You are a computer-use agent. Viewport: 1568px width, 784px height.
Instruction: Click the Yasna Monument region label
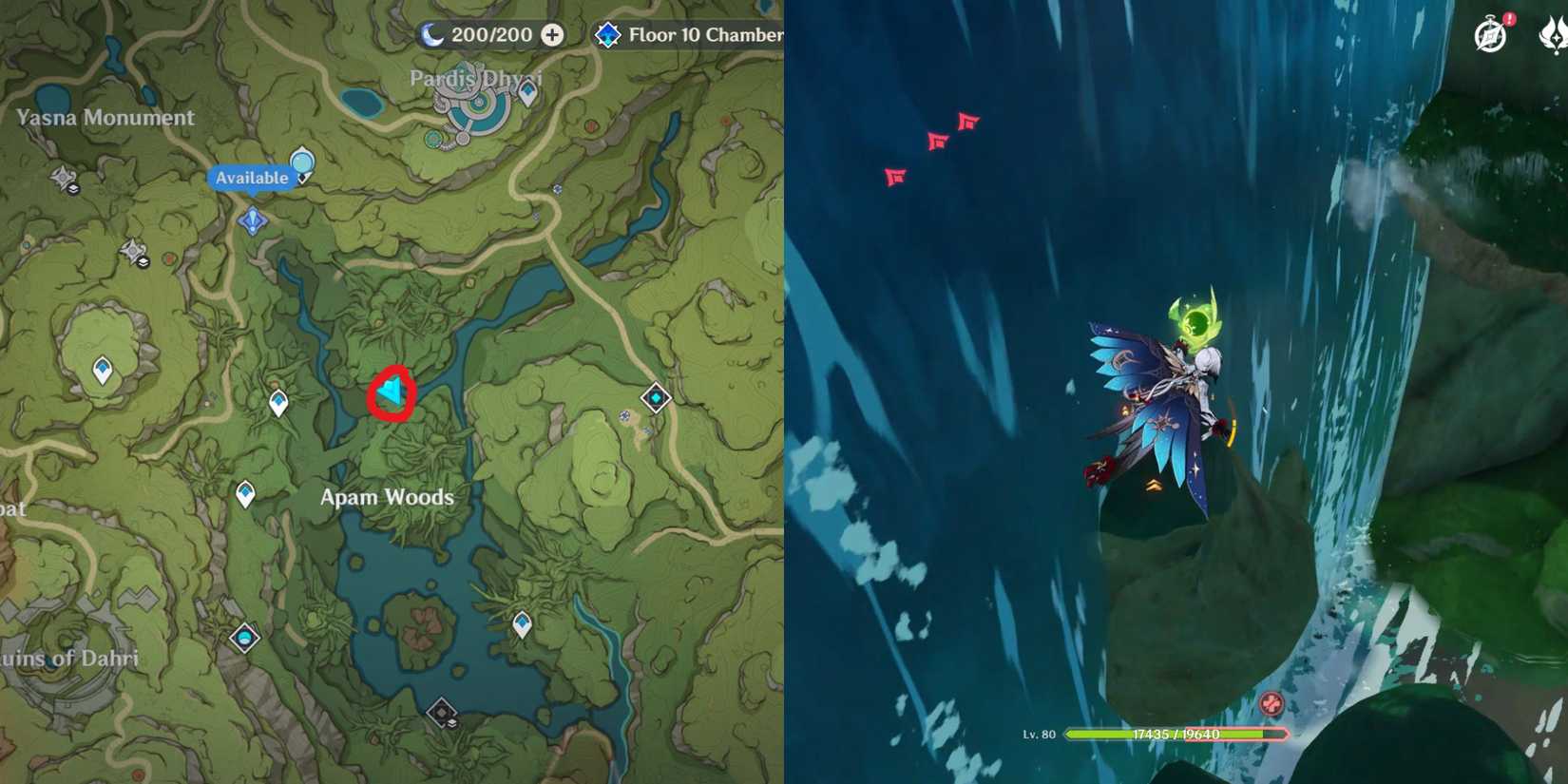(103, 118)
